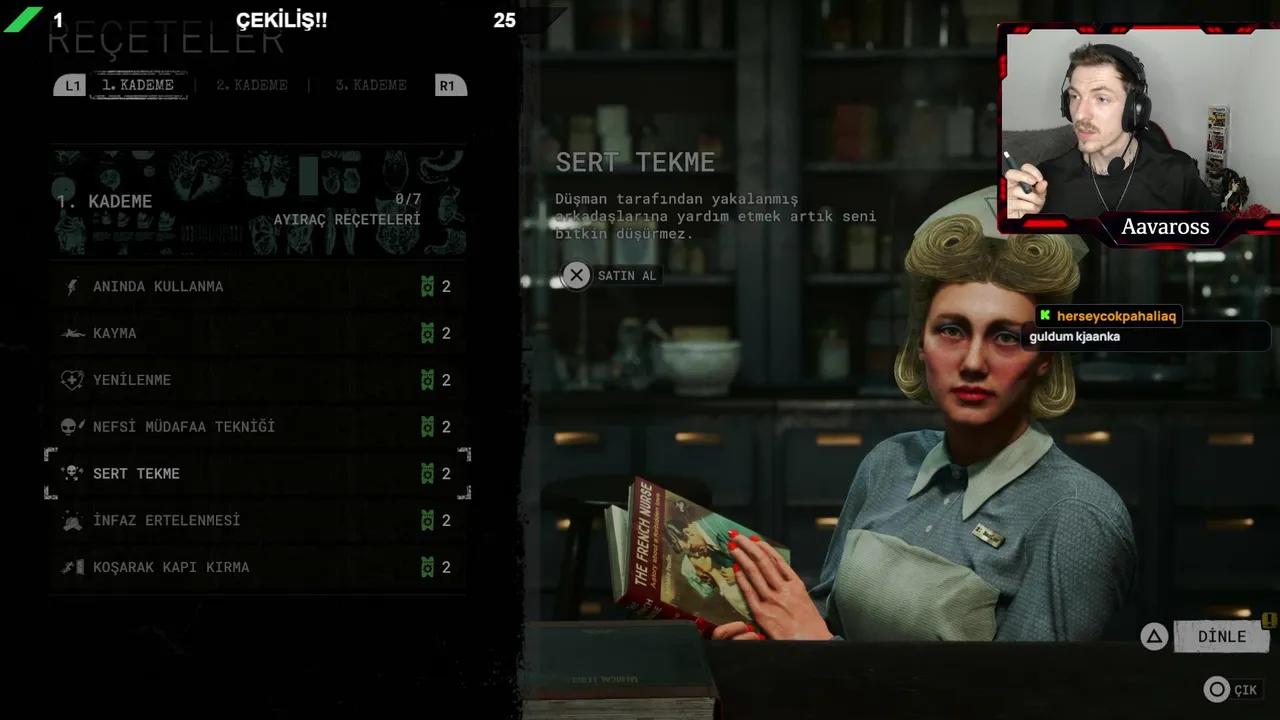This screenshot has height=720, width=1280.
Task: Choose the Kayma recipe row
Action: (115, 333)
